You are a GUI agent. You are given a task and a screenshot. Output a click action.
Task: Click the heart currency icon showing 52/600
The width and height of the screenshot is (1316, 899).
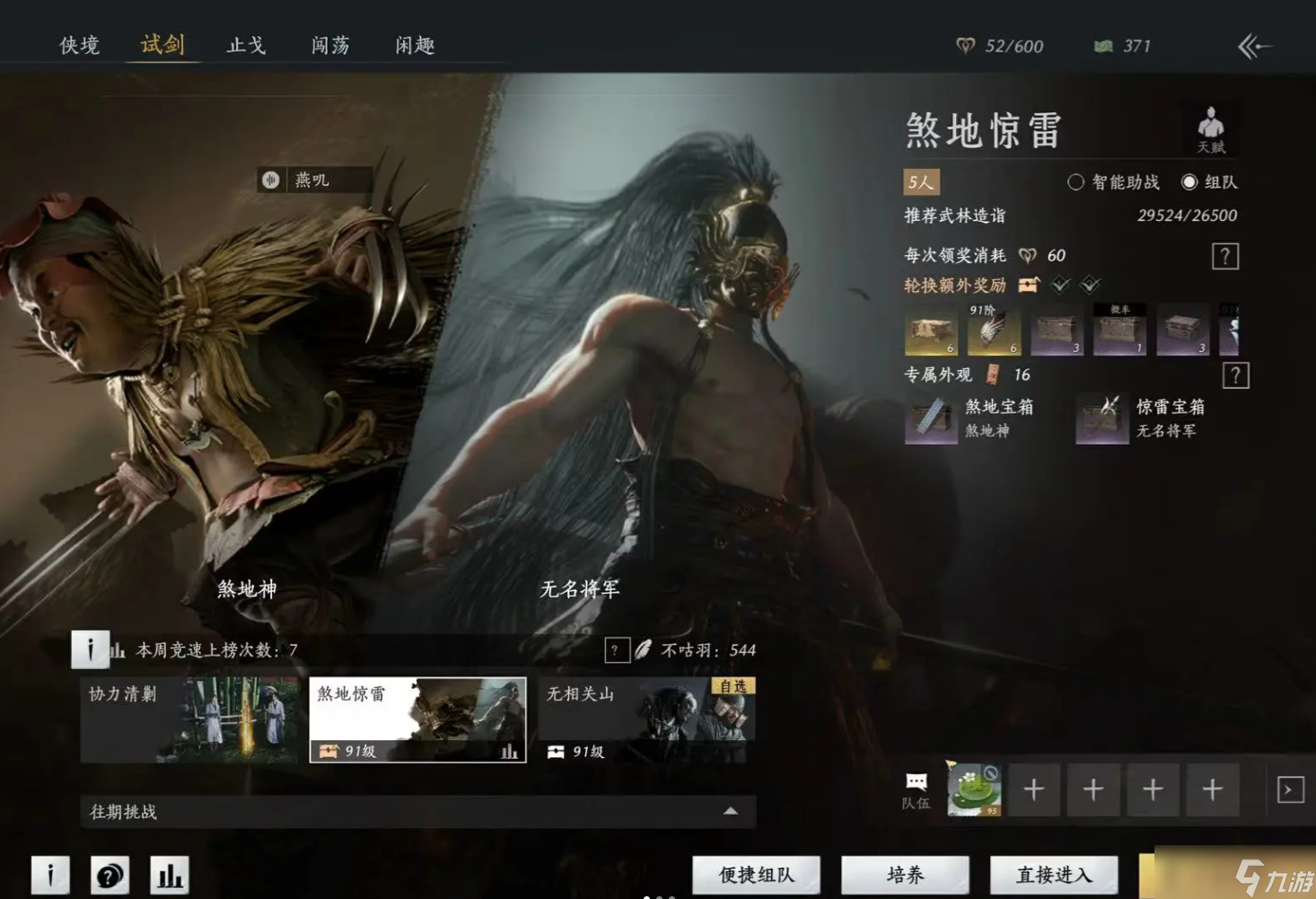pyautogui.click(x=964, y=46)
